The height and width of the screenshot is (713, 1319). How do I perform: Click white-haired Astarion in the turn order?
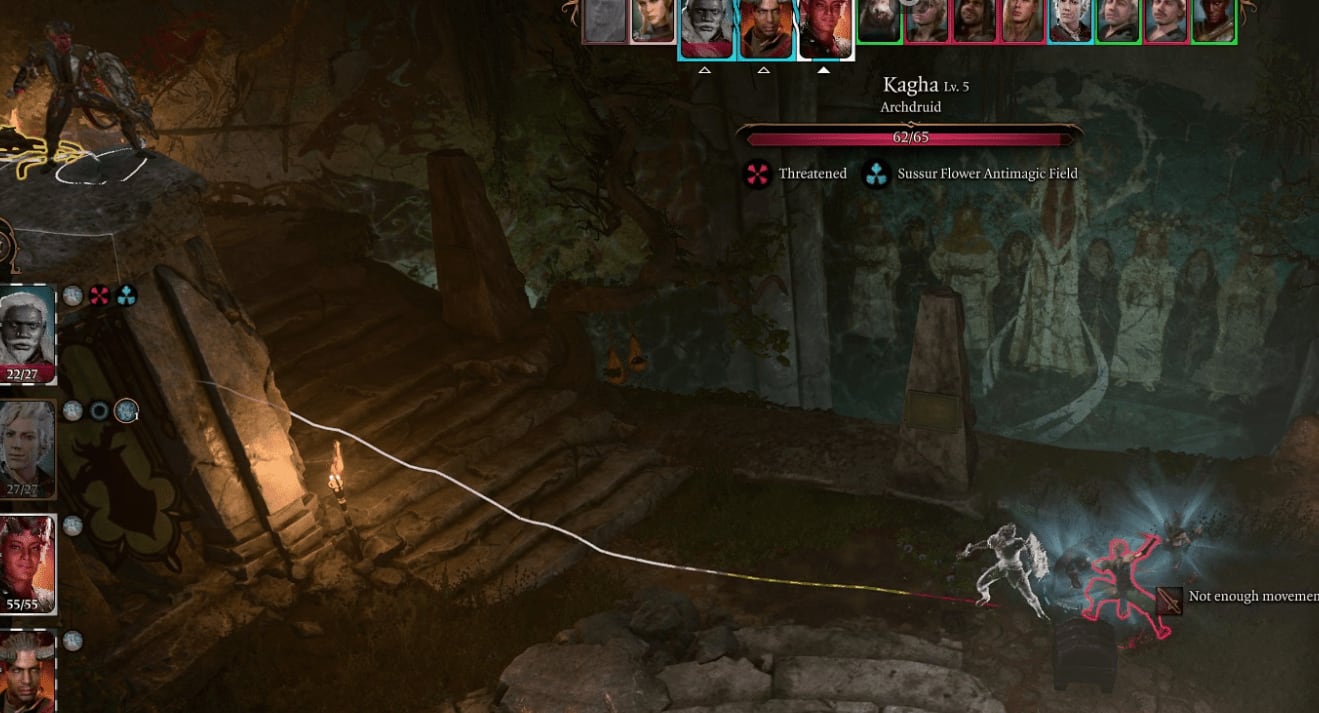1069,21
